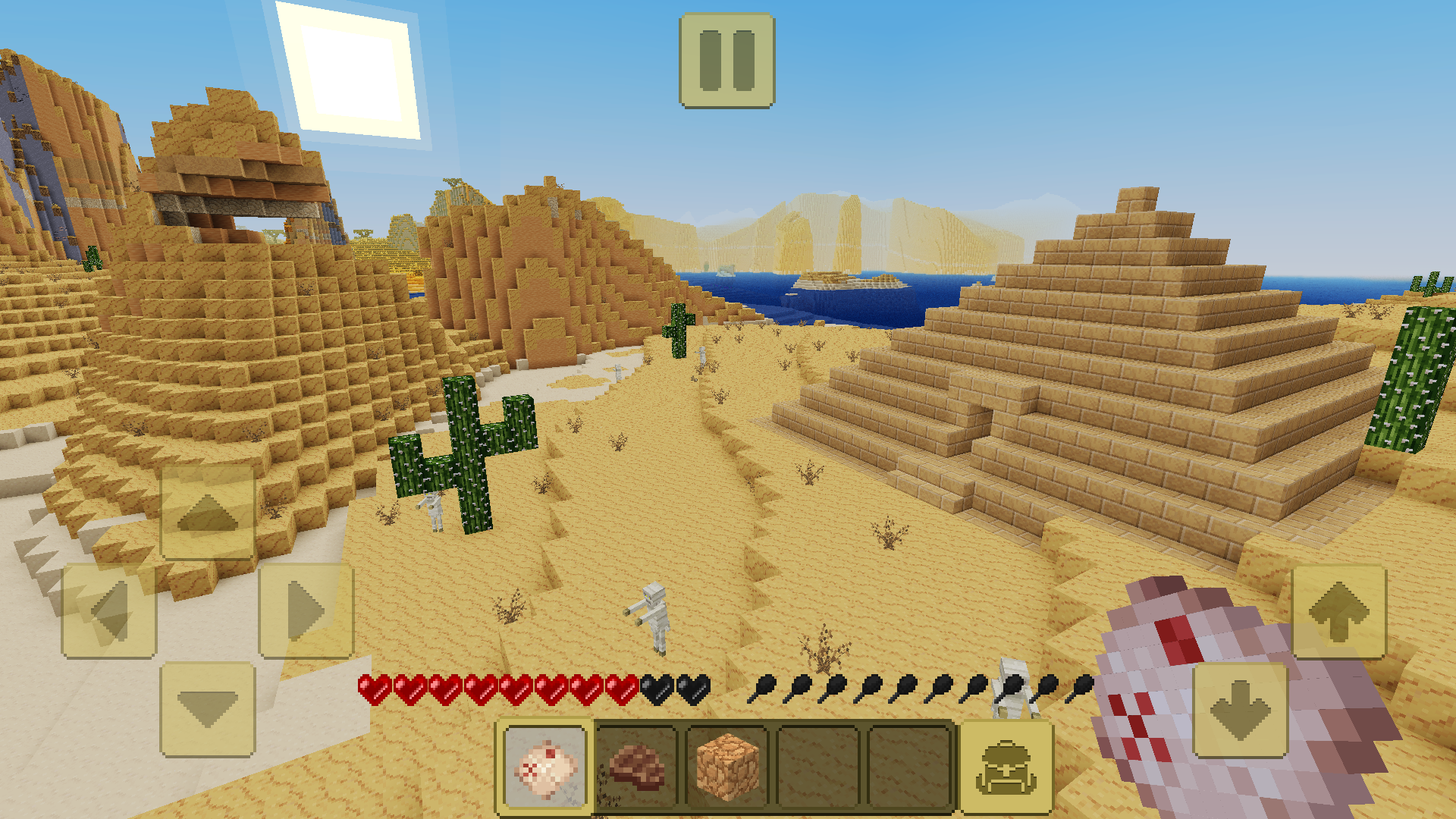Screen dimensions: 1456x819
Task: Tap the move forward arrow
Action: point(207,513)
